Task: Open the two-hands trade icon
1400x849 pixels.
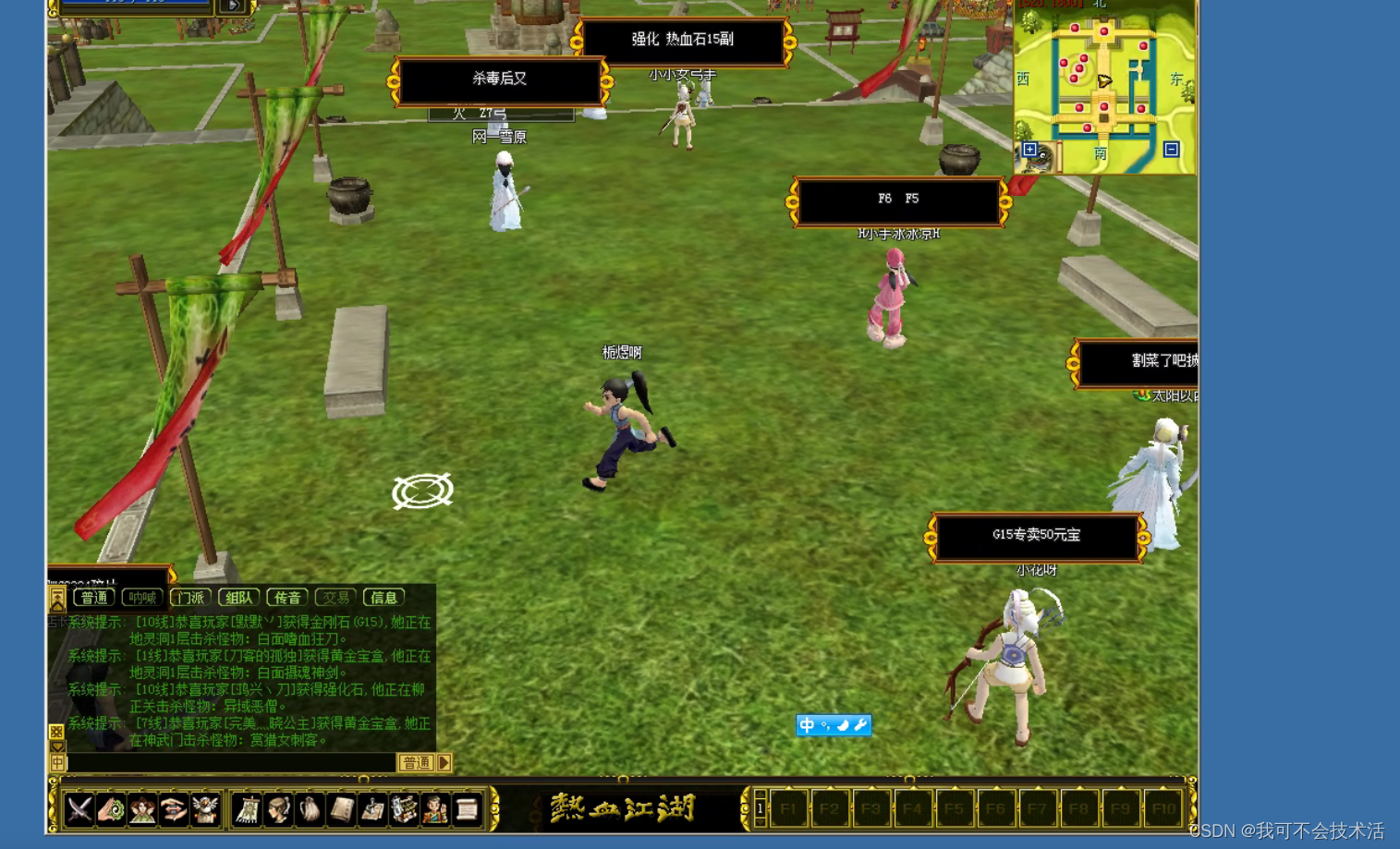Action: (x=173, y=810)
